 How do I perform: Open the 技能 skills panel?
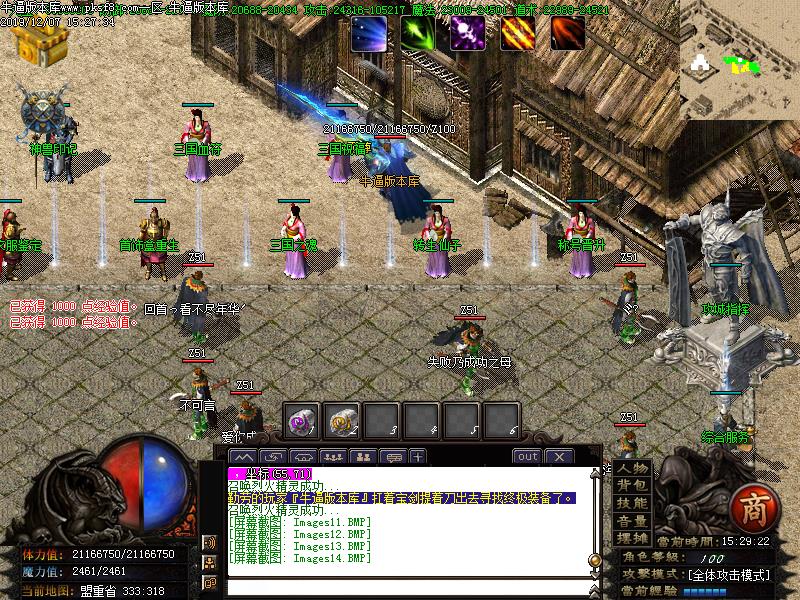click(x=632, y=503)
